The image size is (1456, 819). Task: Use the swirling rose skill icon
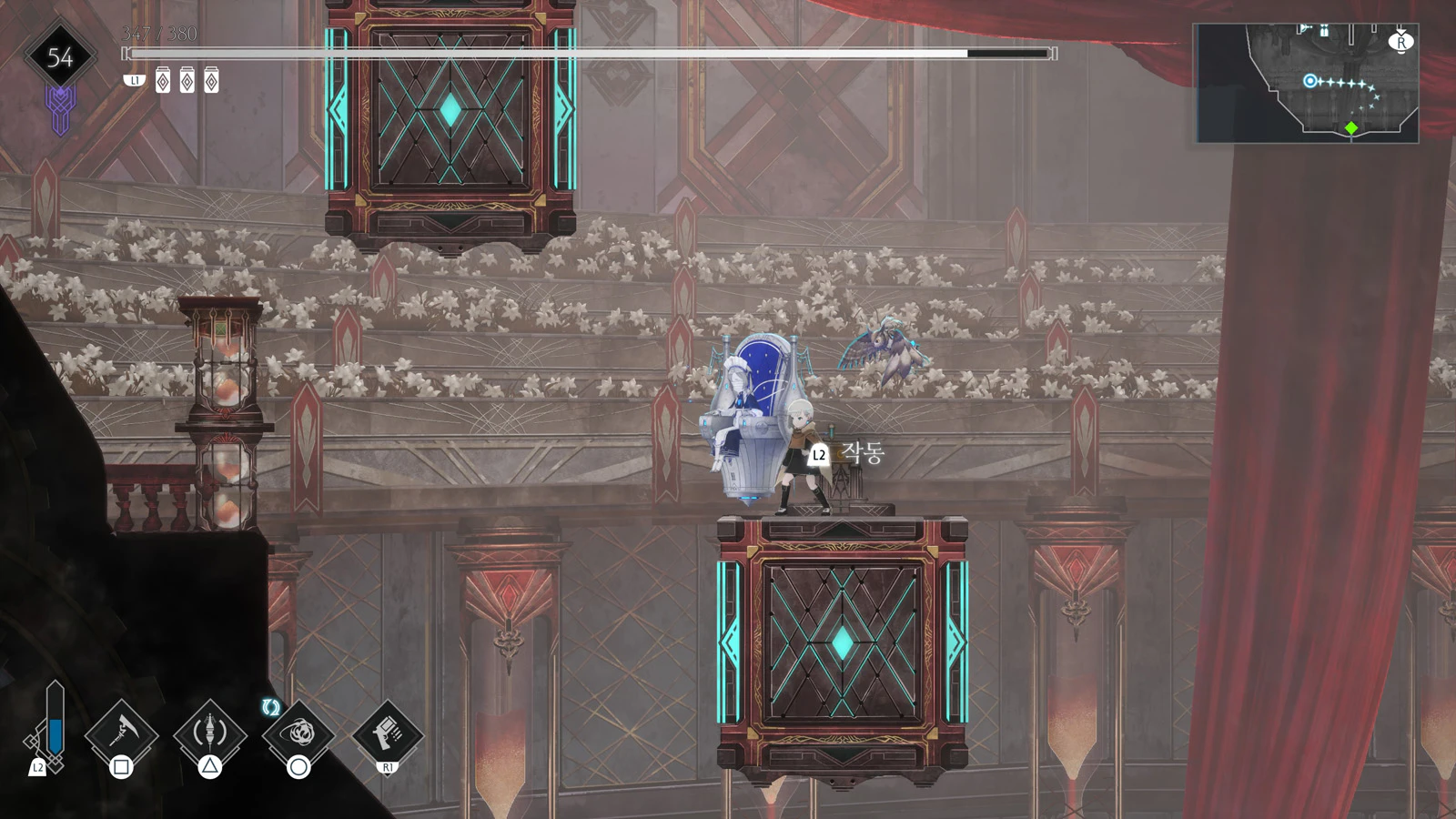[298, 732]
